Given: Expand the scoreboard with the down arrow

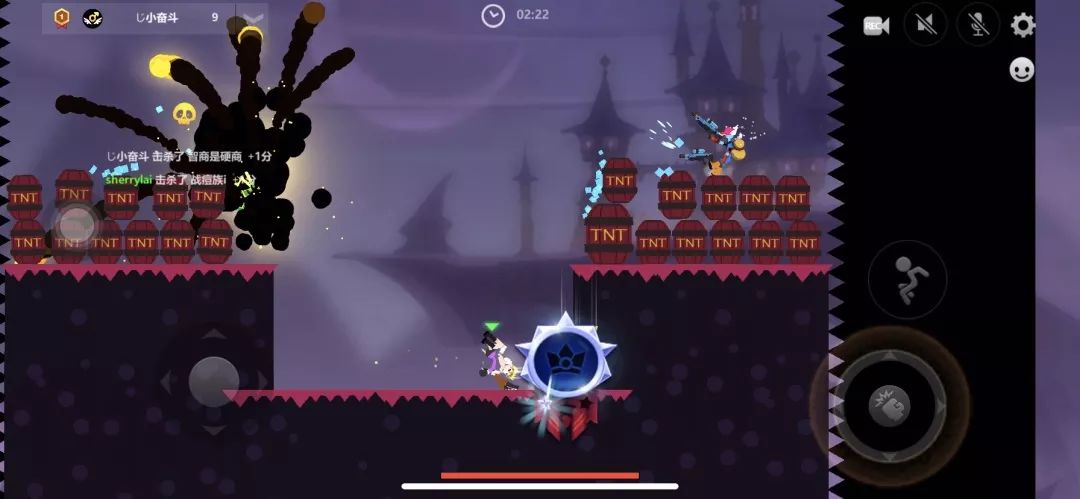Looking at the screenshot, I should [x=253, y=18].
